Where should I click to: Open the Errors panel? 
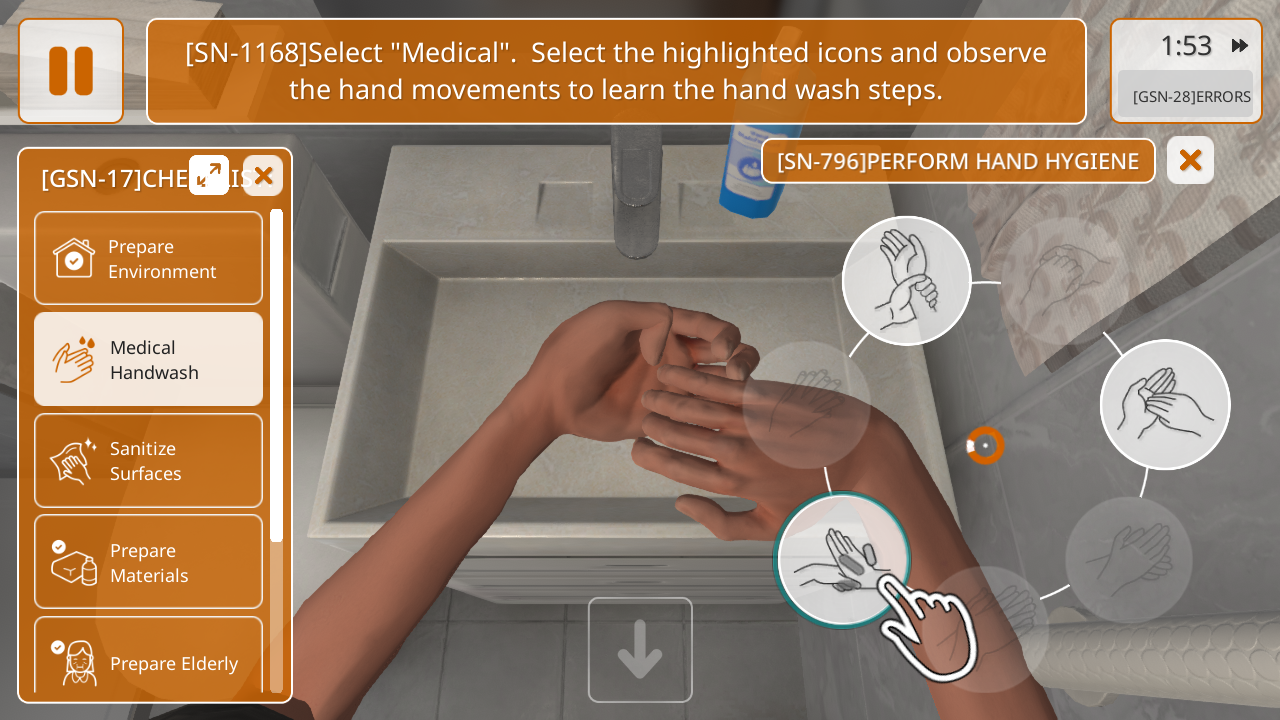click(1186, 96)
